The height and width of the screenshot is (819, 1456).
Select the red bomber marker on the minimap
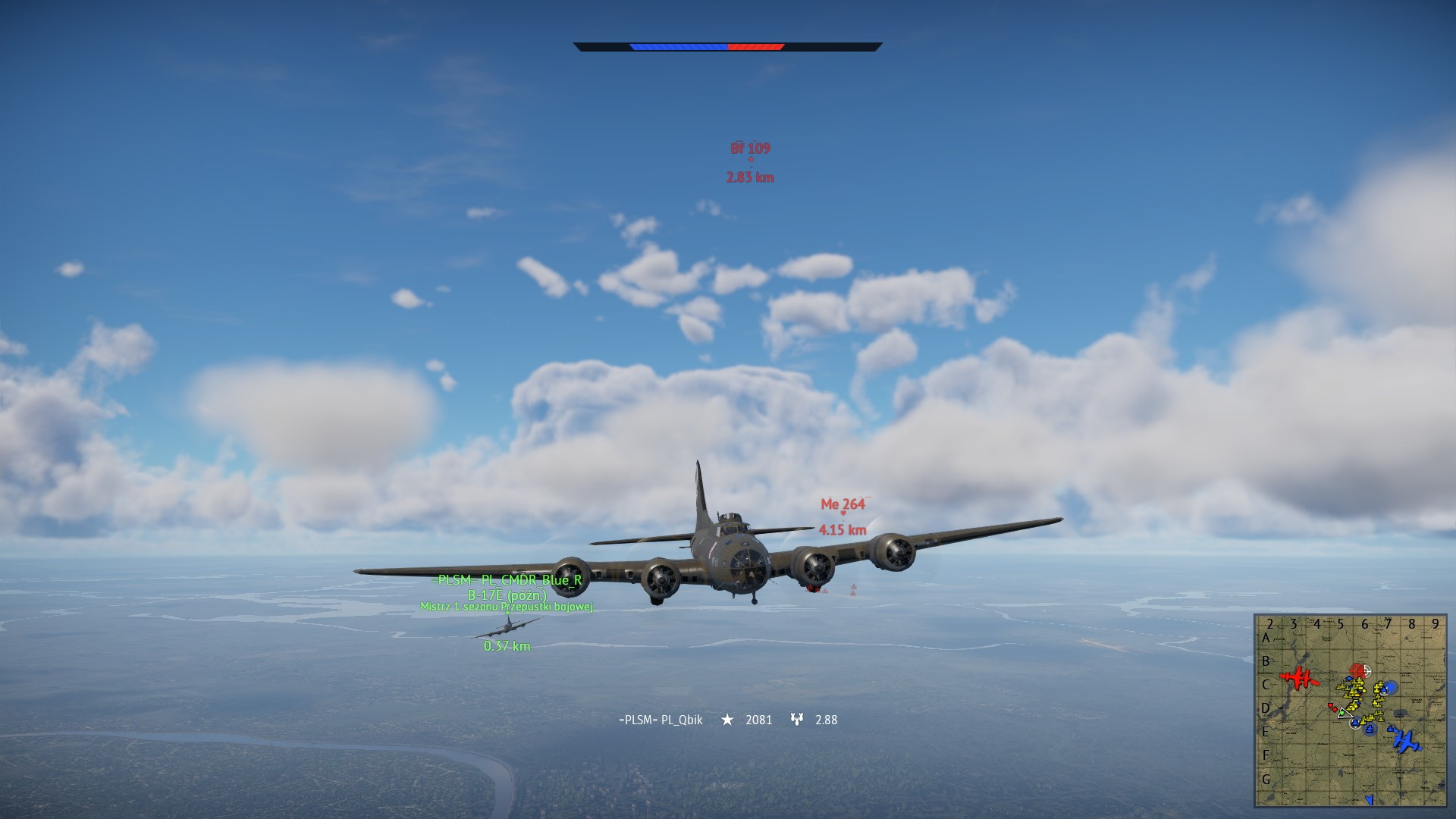coord(1300,677)
